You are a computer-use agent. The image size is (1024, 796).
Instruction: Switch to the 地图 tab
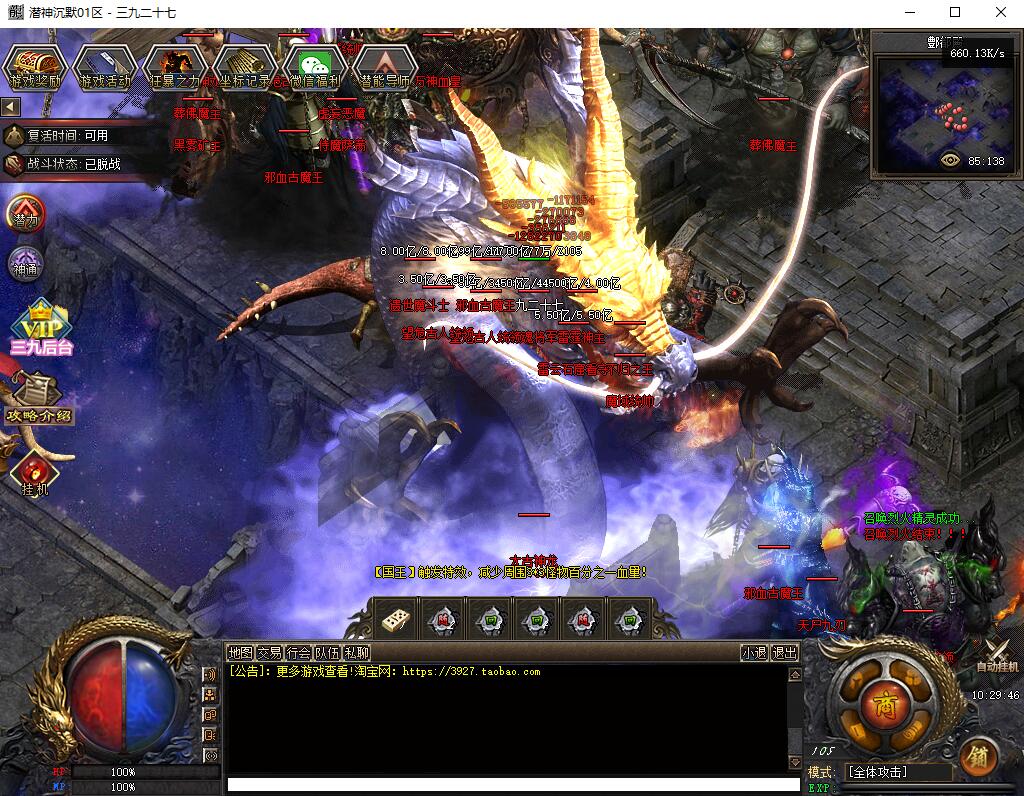pyautogui.click(x=240, y=653)
